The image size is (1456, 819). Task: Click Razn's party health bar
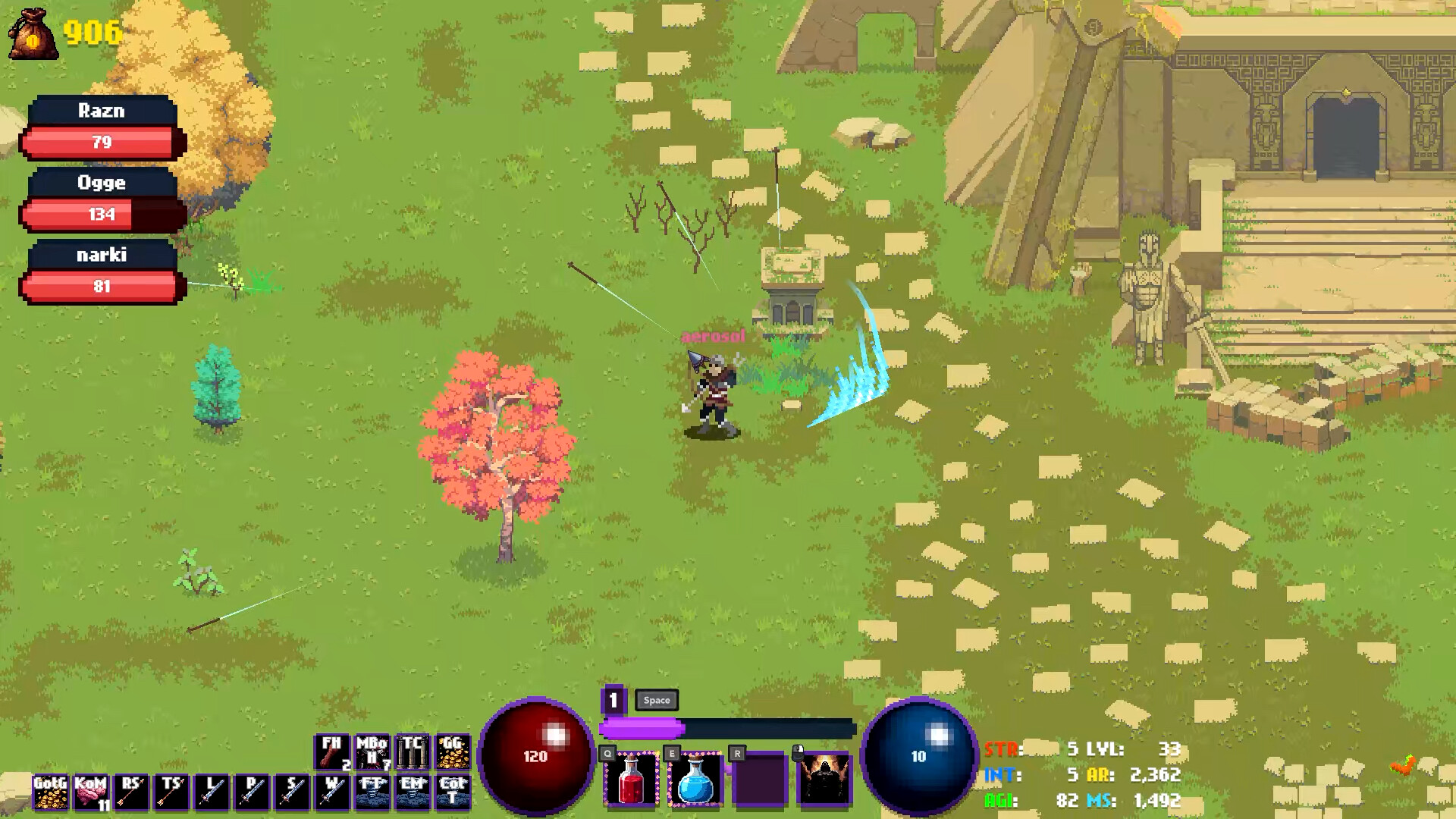102,141
